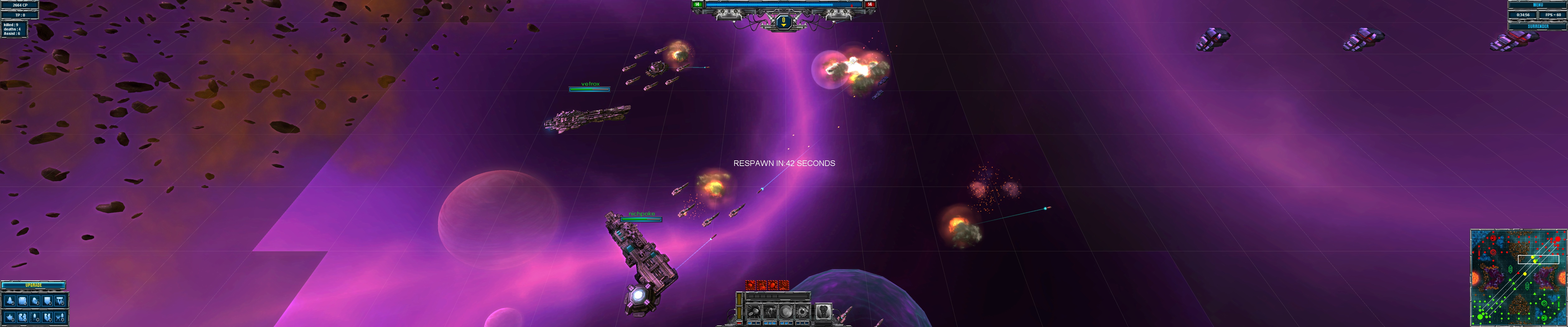Click the red gatling gun weapon icon
The height and width of the screenshot is (327, 1568).
point(750,286)
